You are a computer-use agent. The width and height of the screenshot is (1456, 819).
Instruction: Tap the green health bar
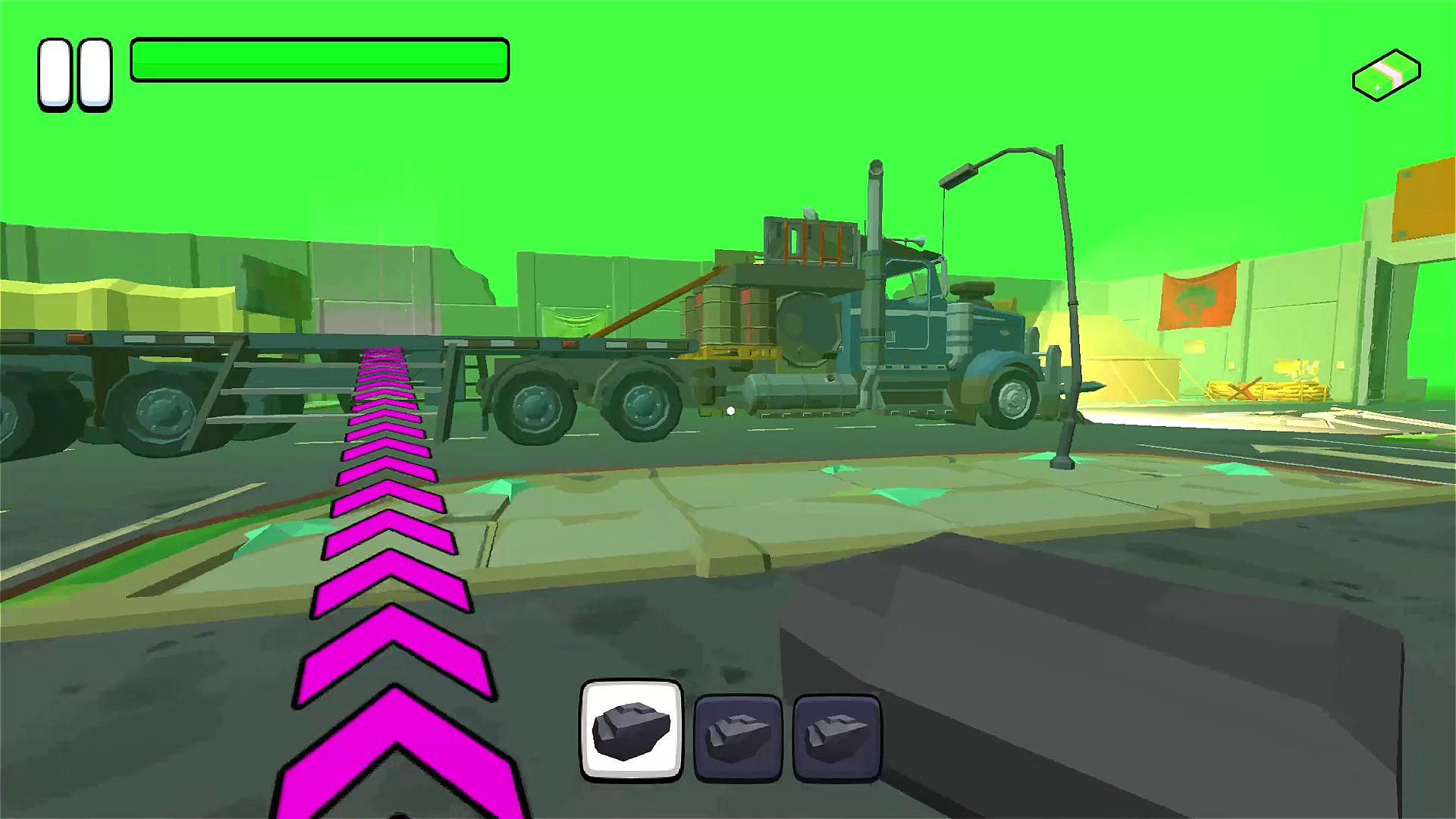[318, 59]
